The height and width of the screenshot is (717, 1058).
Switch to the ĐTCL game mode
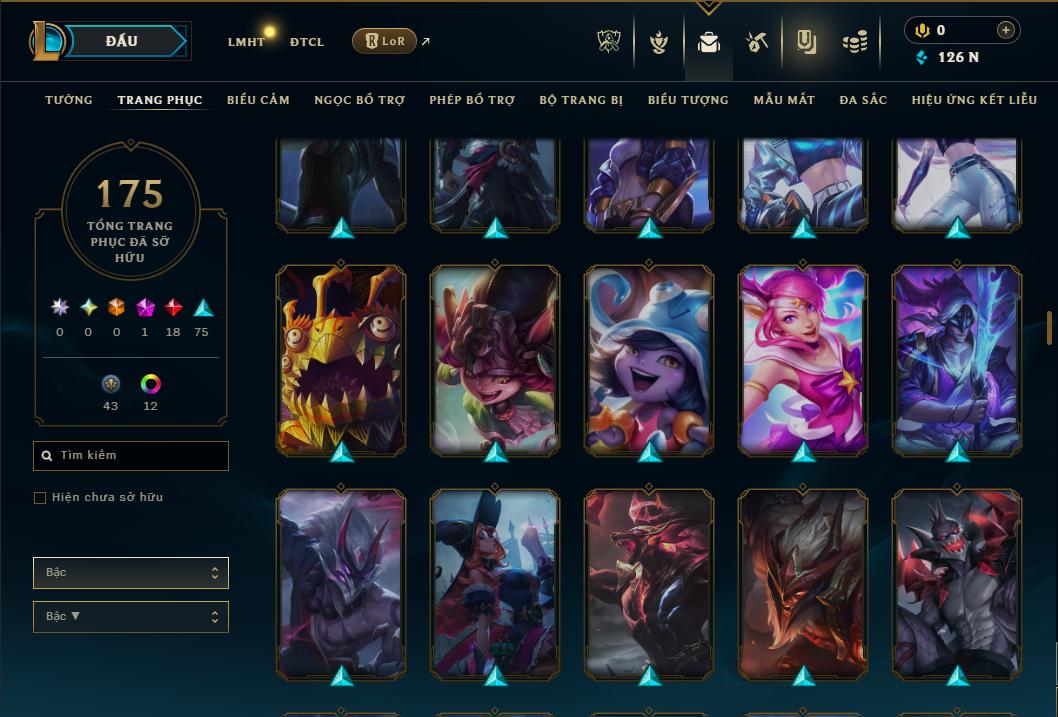(306, 42)
